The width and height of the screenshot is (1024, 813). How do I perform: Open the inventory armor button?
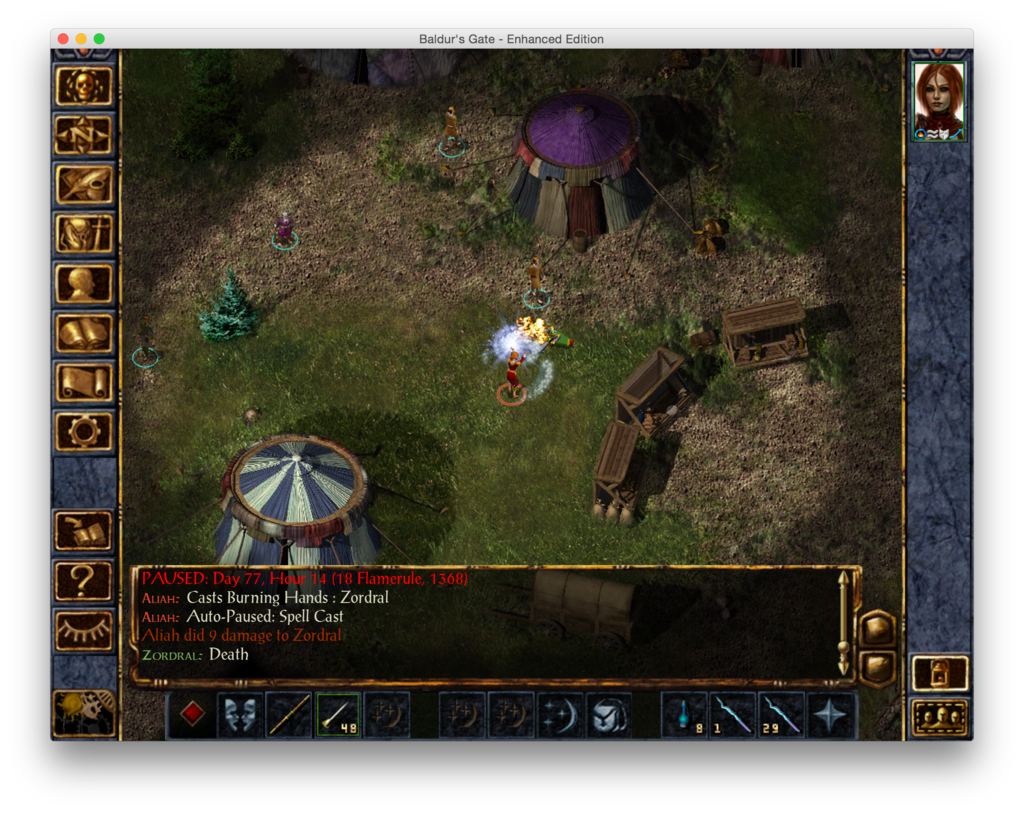tap(84, 234)
